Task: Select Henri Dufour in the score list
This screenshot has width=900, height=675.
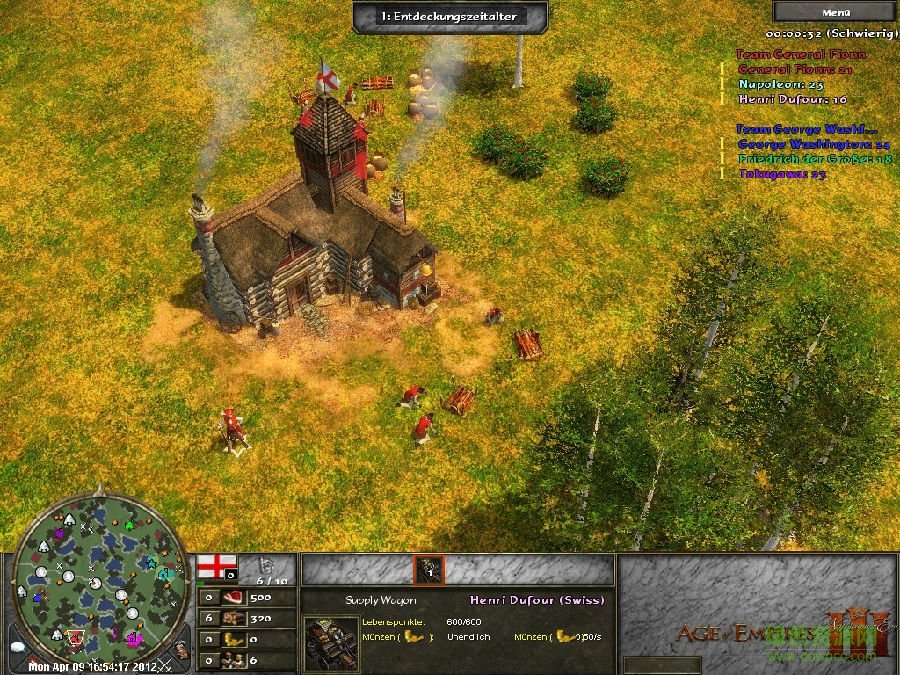Action: click(x=793, y=99)
